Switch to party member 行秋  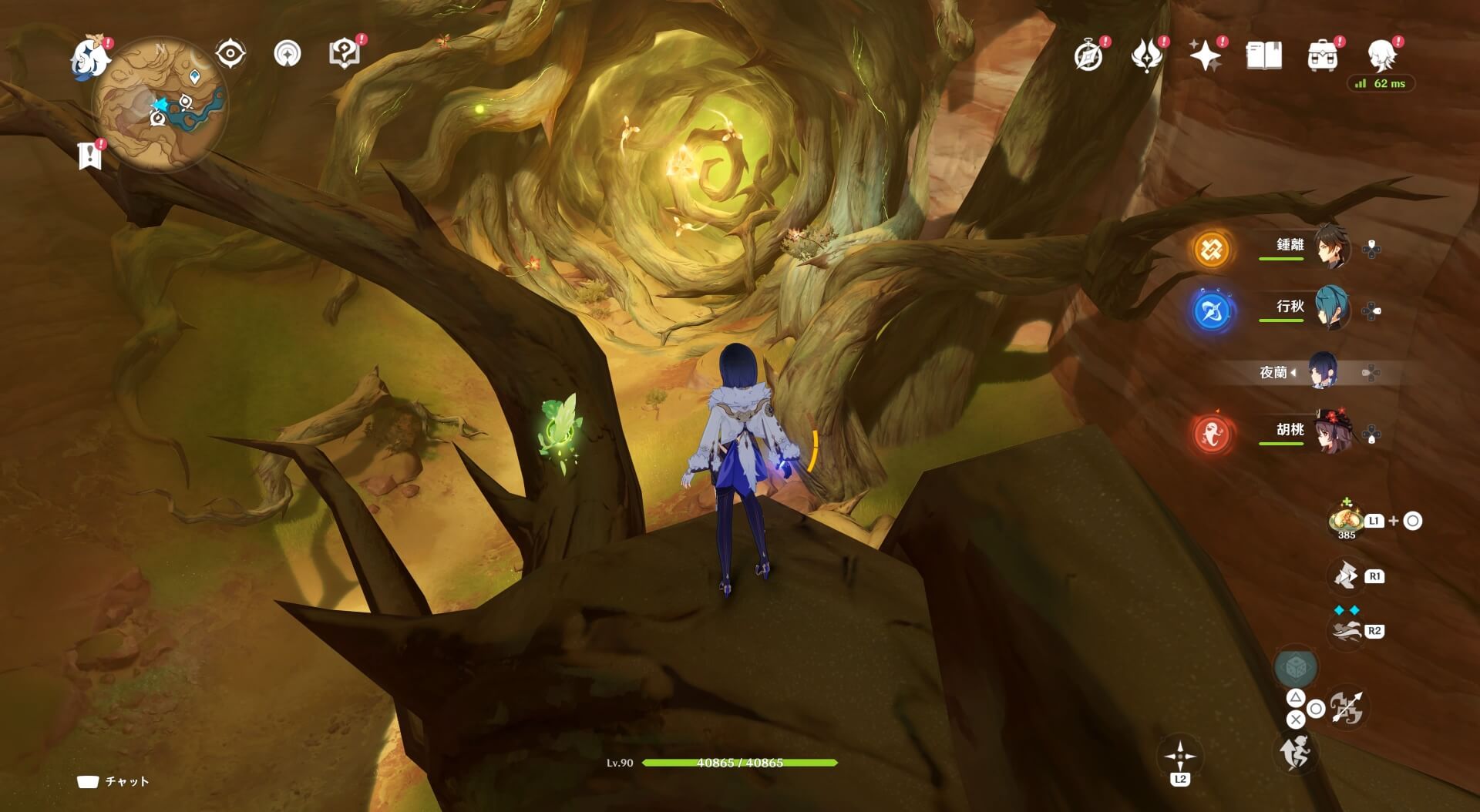pyautogui.click(x=1329, y=307)
